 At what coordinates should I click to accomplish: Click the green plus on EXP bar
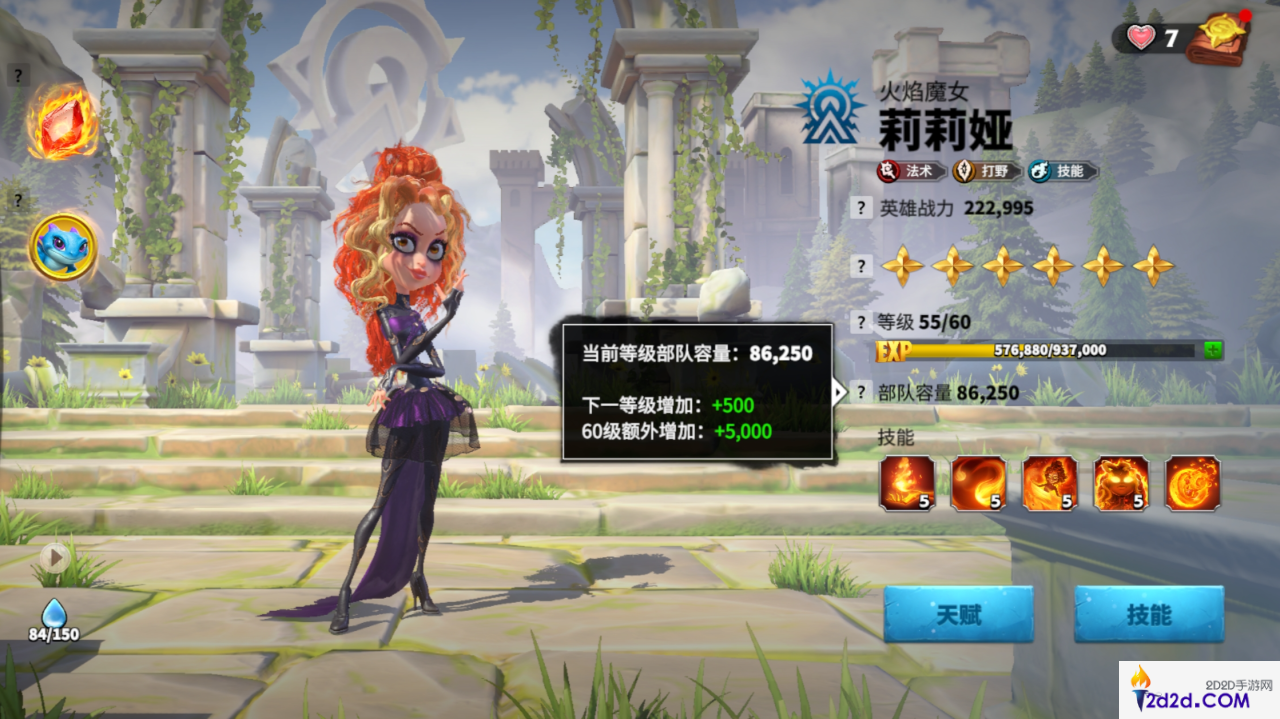tap(1213, 350)
